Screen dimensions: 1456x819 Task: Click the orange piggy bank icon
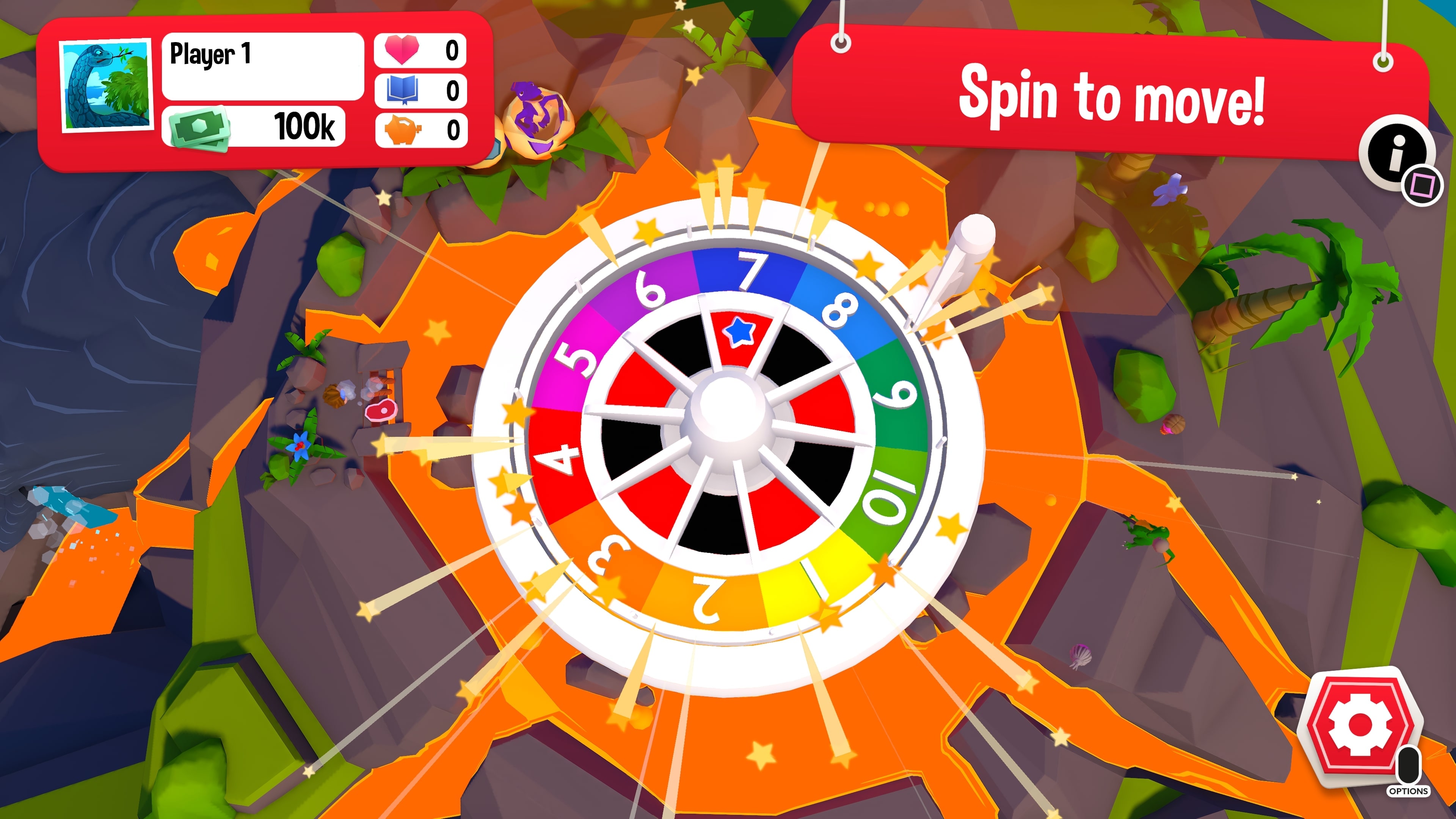point(403,130)
